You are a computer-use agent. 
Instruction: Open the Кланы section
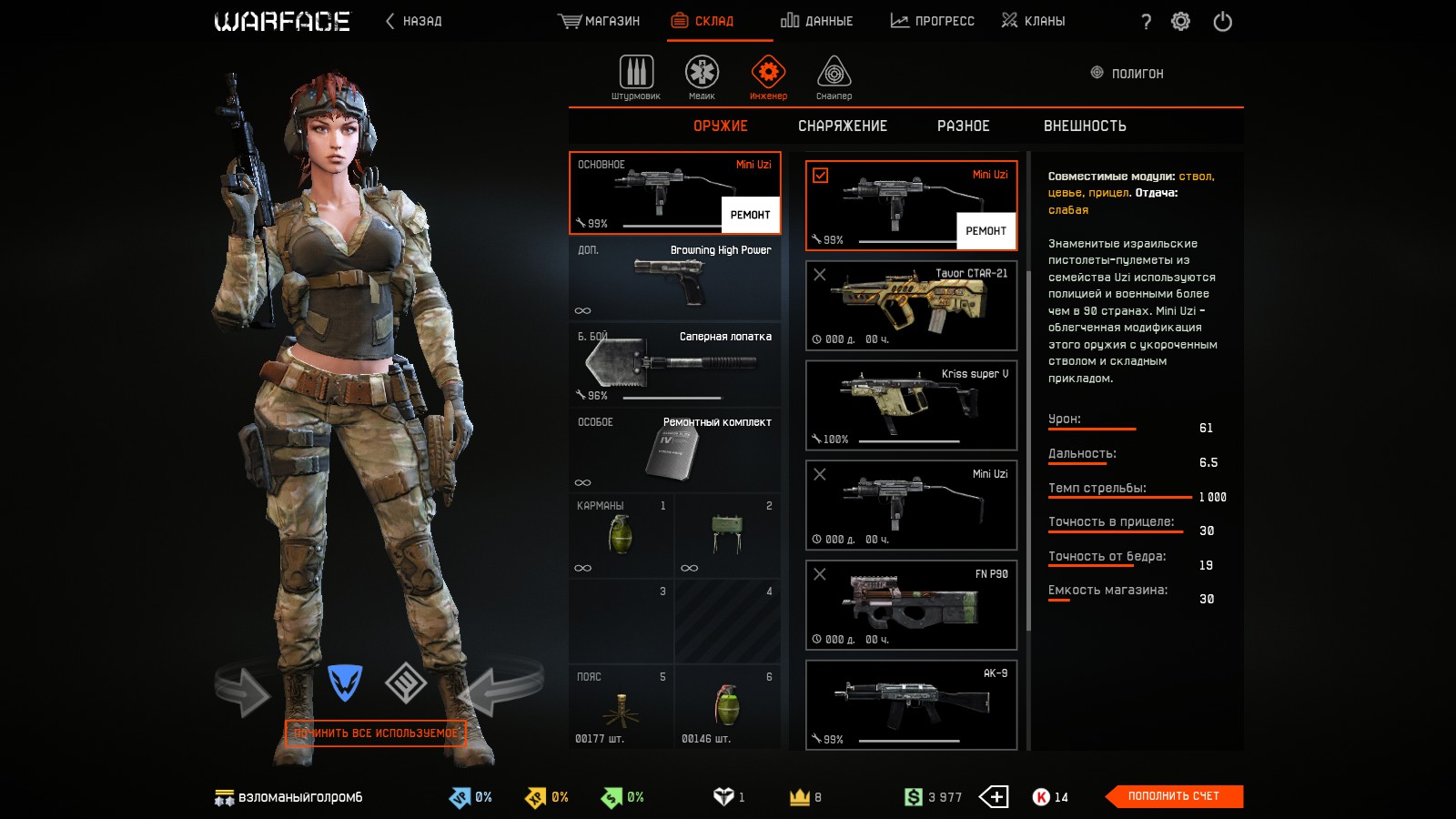(x=1033, y=21)
